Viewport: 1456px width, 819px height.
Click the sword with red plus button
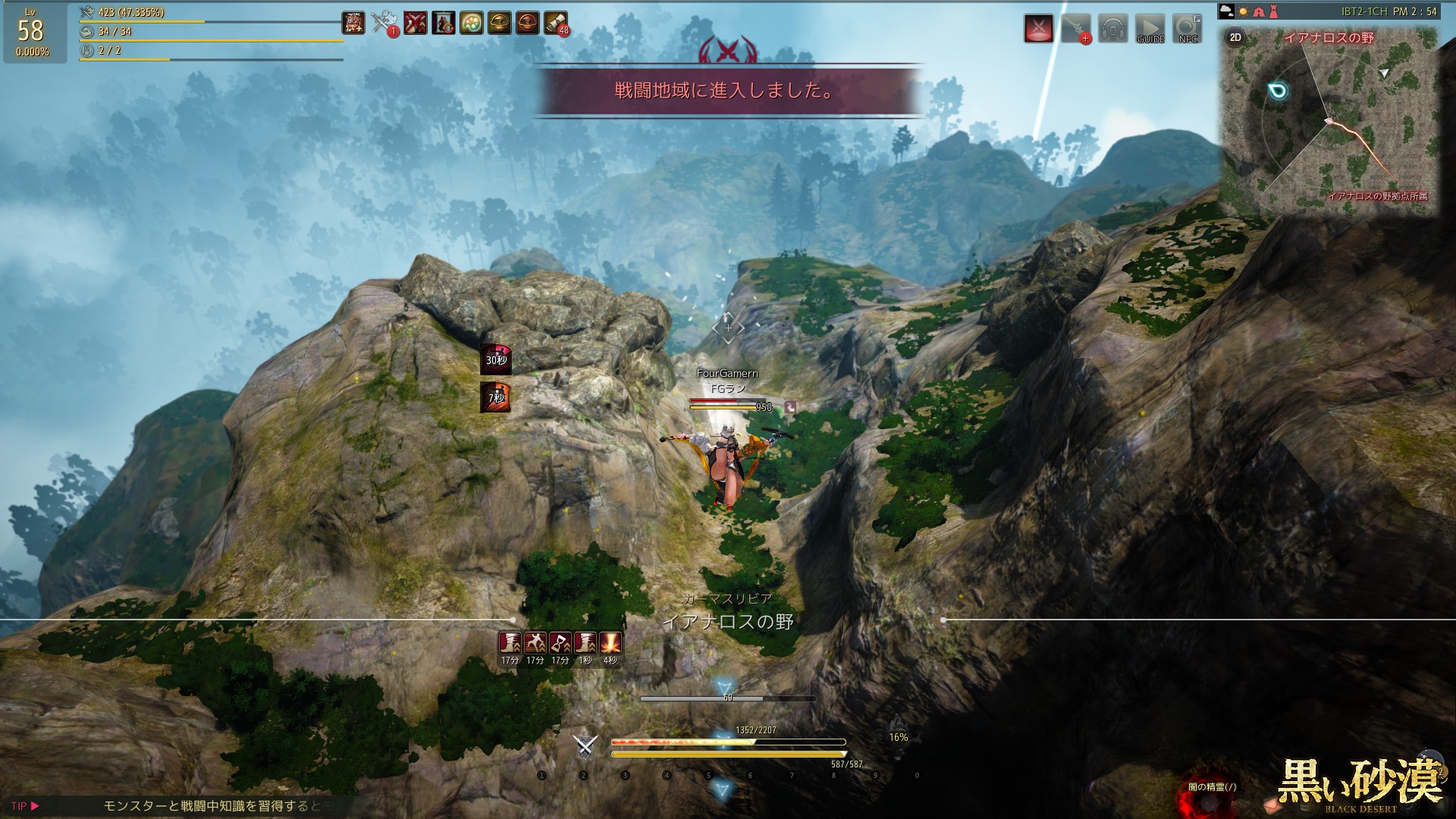pyautogui.click(x=1075, y=29)
